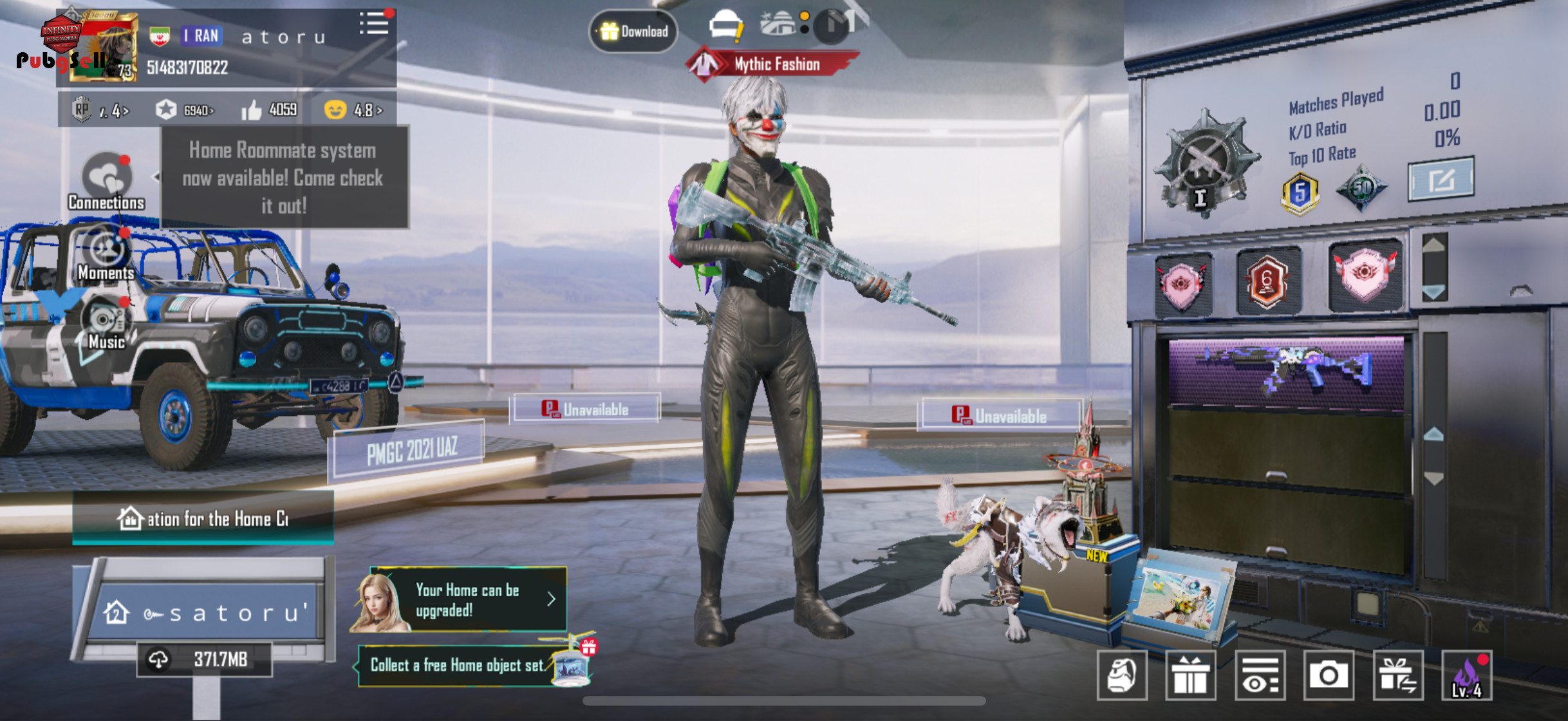Open the gift box icon
Screen dimensions: 1568x721
tap(1190, 675)
